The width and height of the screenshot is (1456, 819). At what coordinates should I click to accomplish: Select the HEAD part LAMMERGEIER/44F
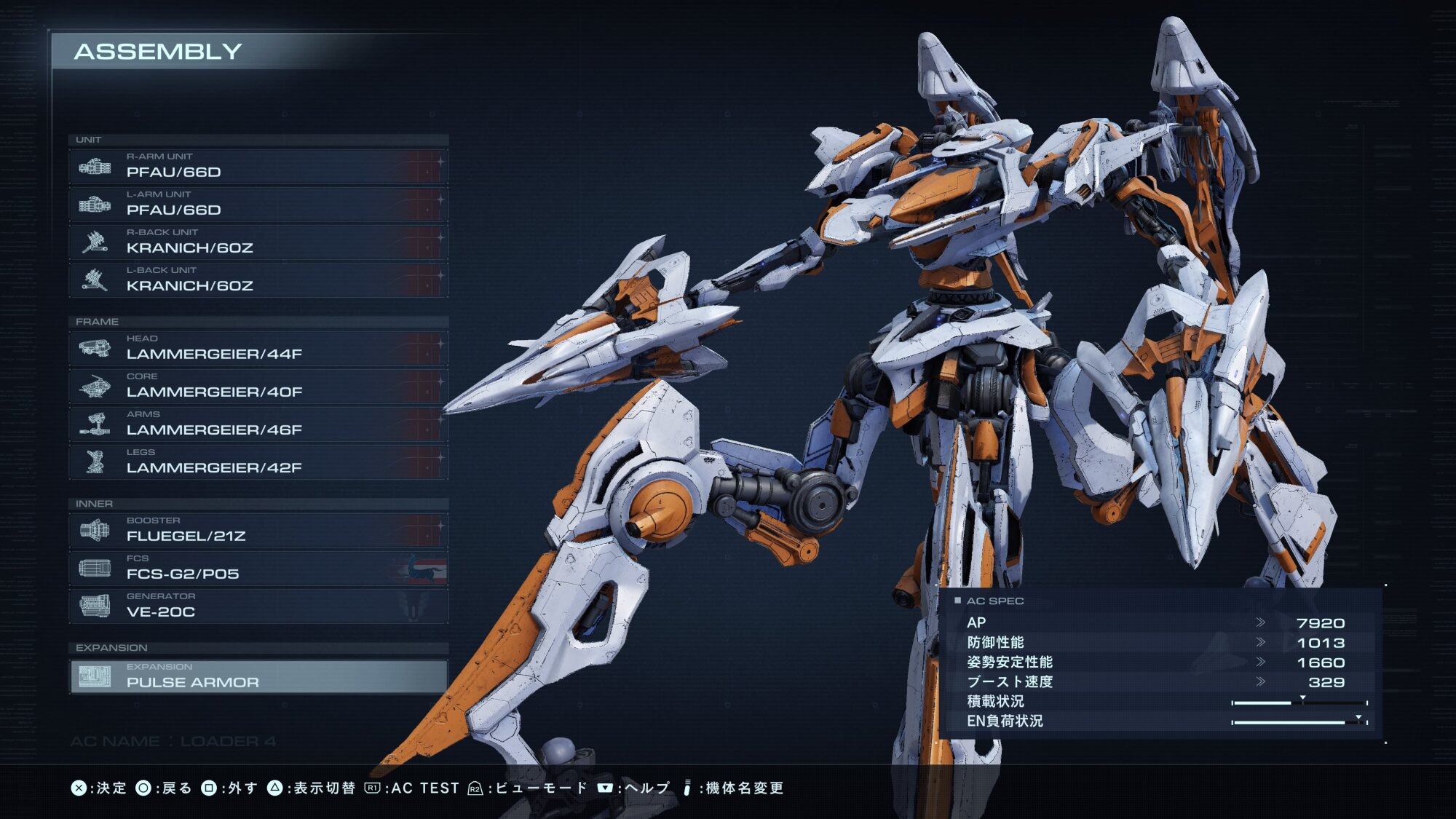click(x=258, y=349)
